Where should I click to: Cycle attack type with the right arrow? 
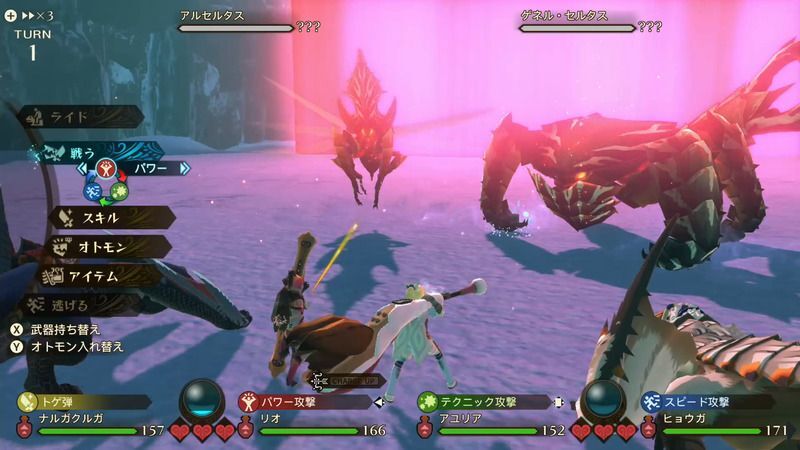point(184,168)
